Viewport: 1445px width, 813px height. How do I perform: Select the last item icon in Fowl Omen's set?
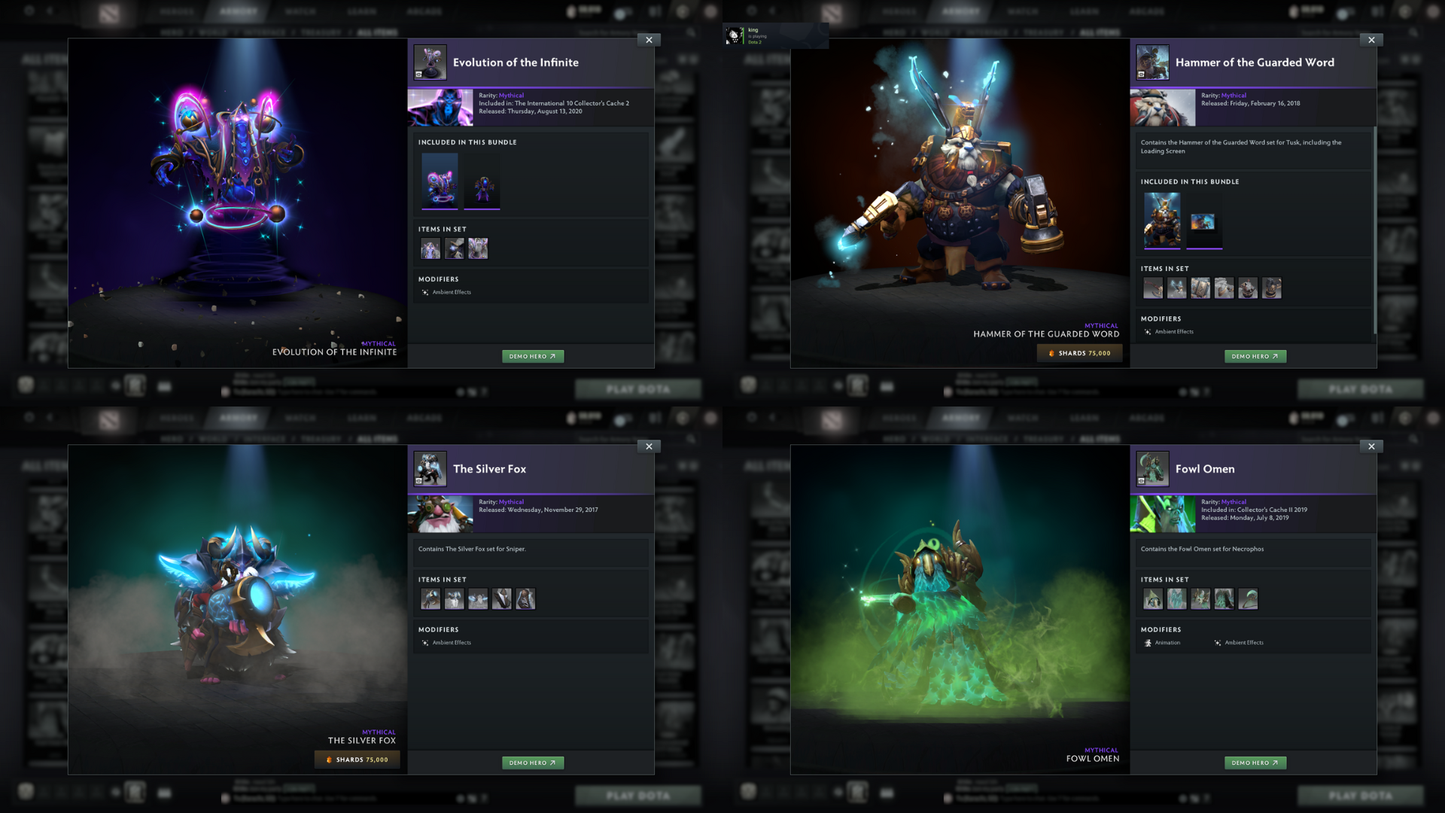tap(1247, 598)
